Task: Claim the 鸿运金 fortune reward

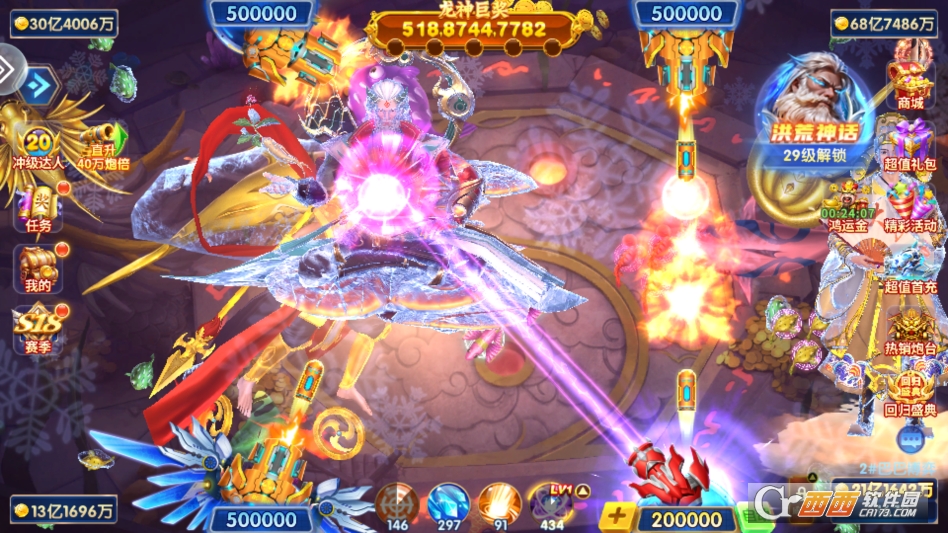Action: tap(848, 208)
